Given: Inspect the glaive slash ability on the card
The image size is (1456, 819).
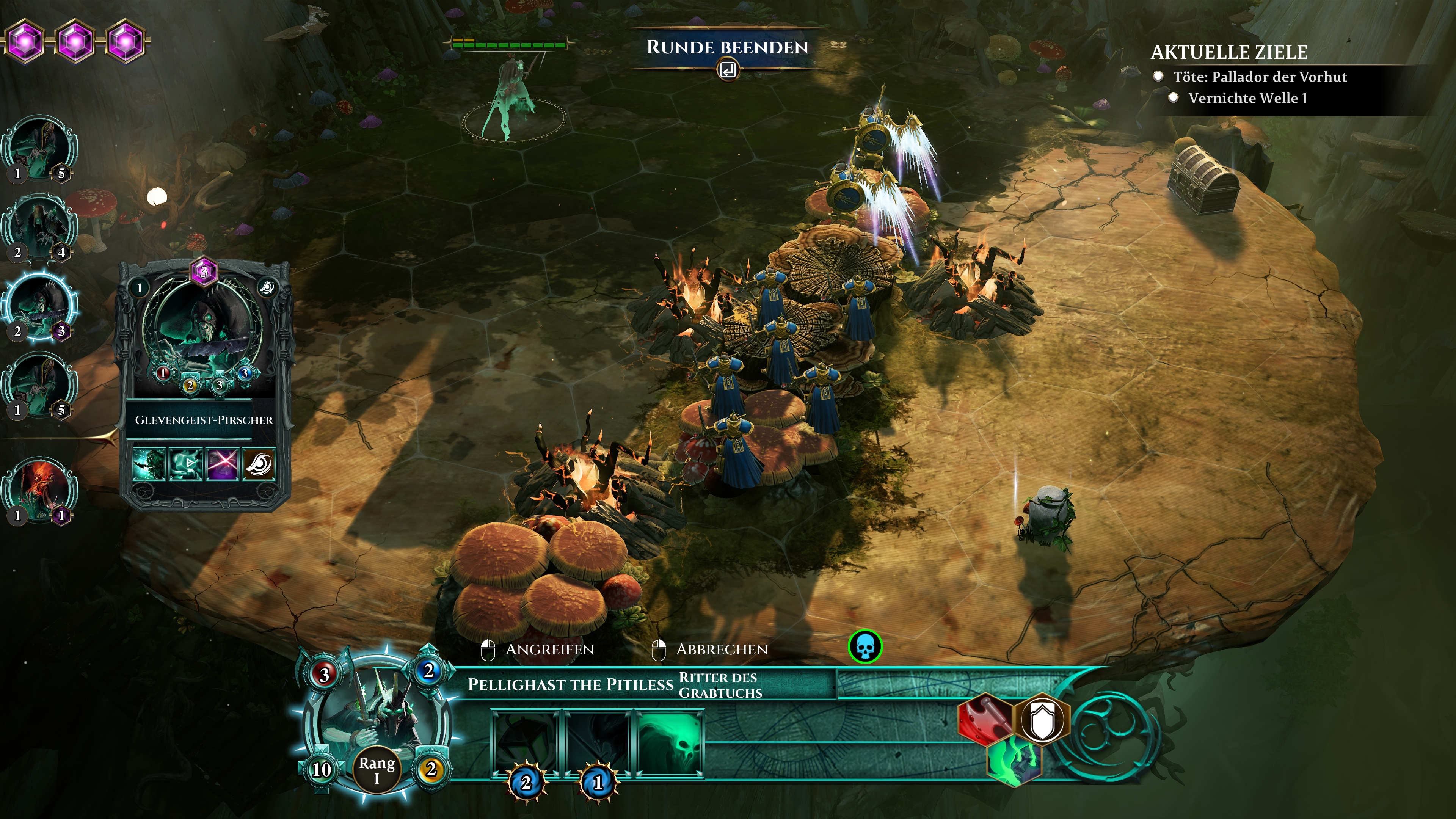Looking at the screenshot, I should coord(149,464).
